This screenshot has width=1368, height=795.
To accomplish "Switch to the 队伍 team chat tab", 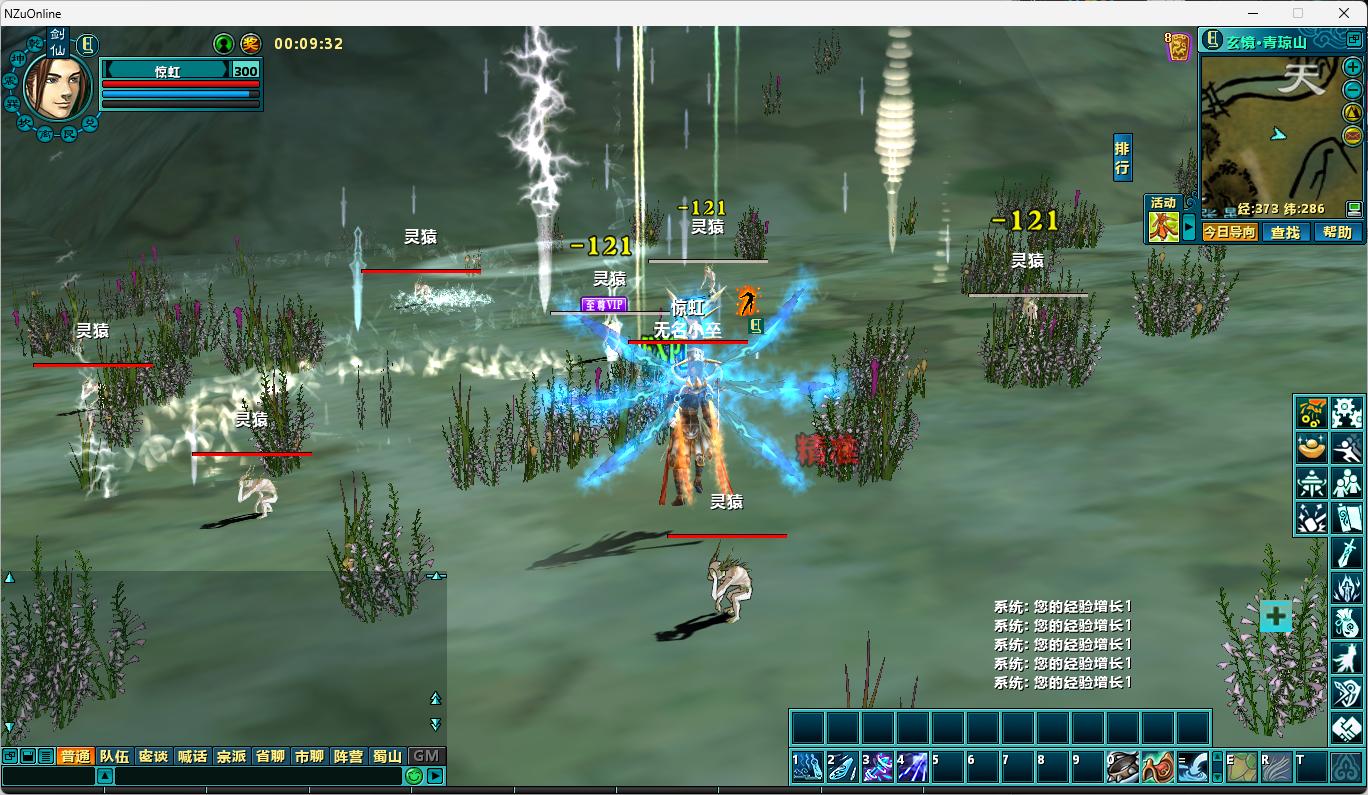I will [x=114, y=756].
